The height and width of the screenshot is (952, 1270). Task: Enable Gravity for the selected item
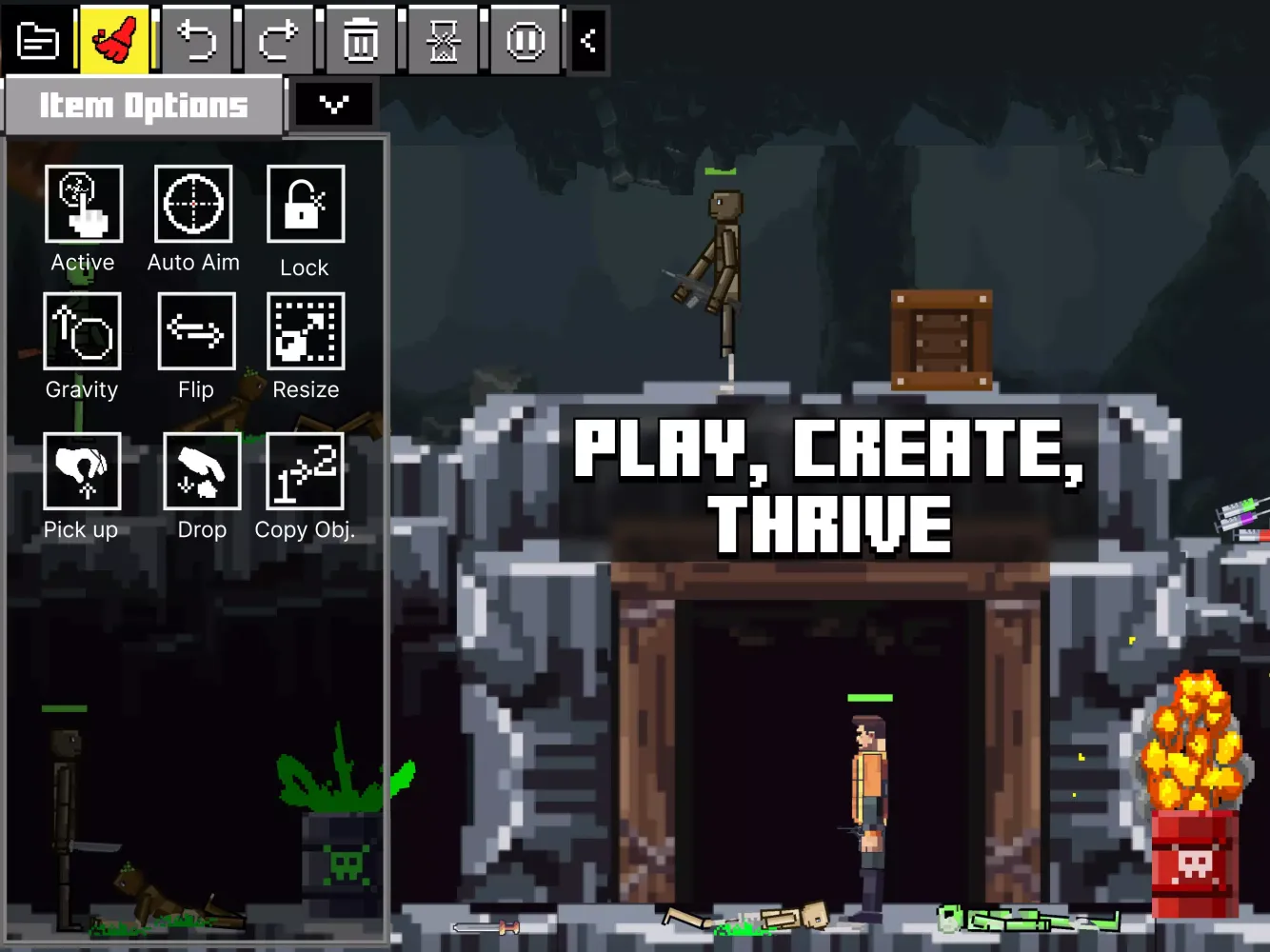82,331
